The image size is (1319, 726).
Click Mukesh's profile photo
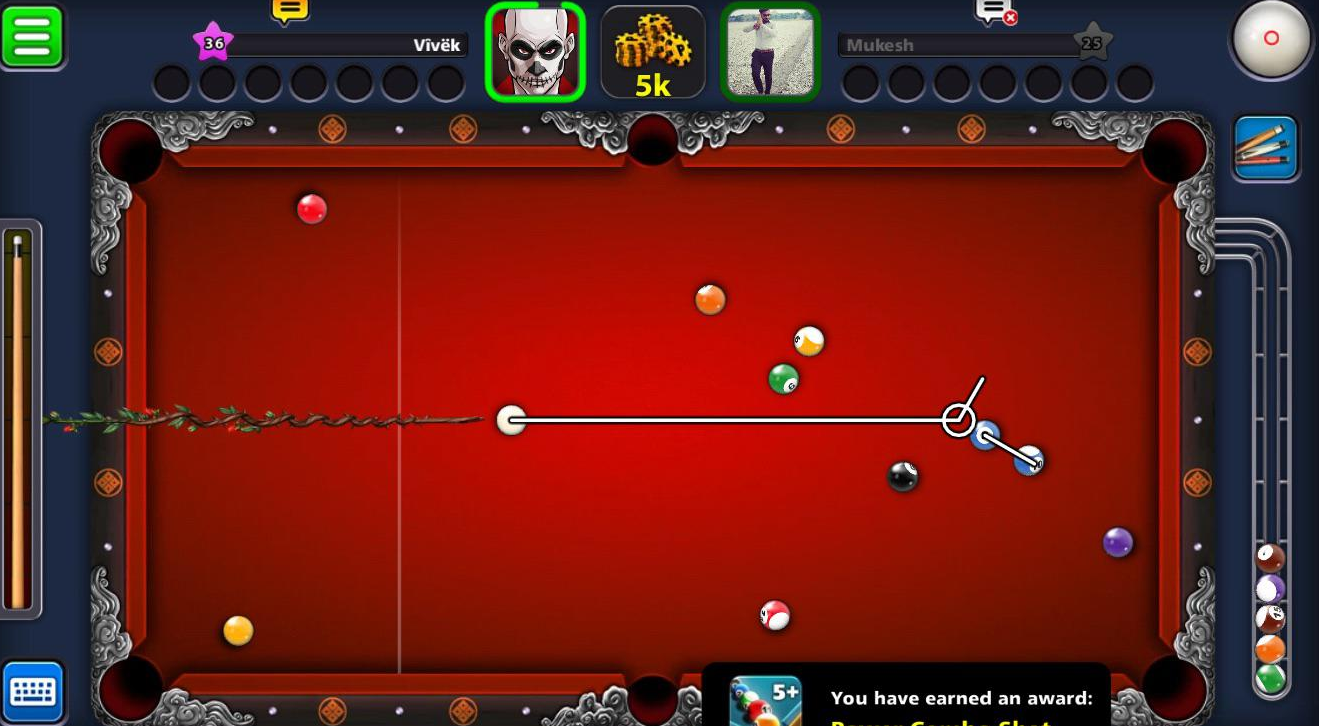(x=770, y=50)
